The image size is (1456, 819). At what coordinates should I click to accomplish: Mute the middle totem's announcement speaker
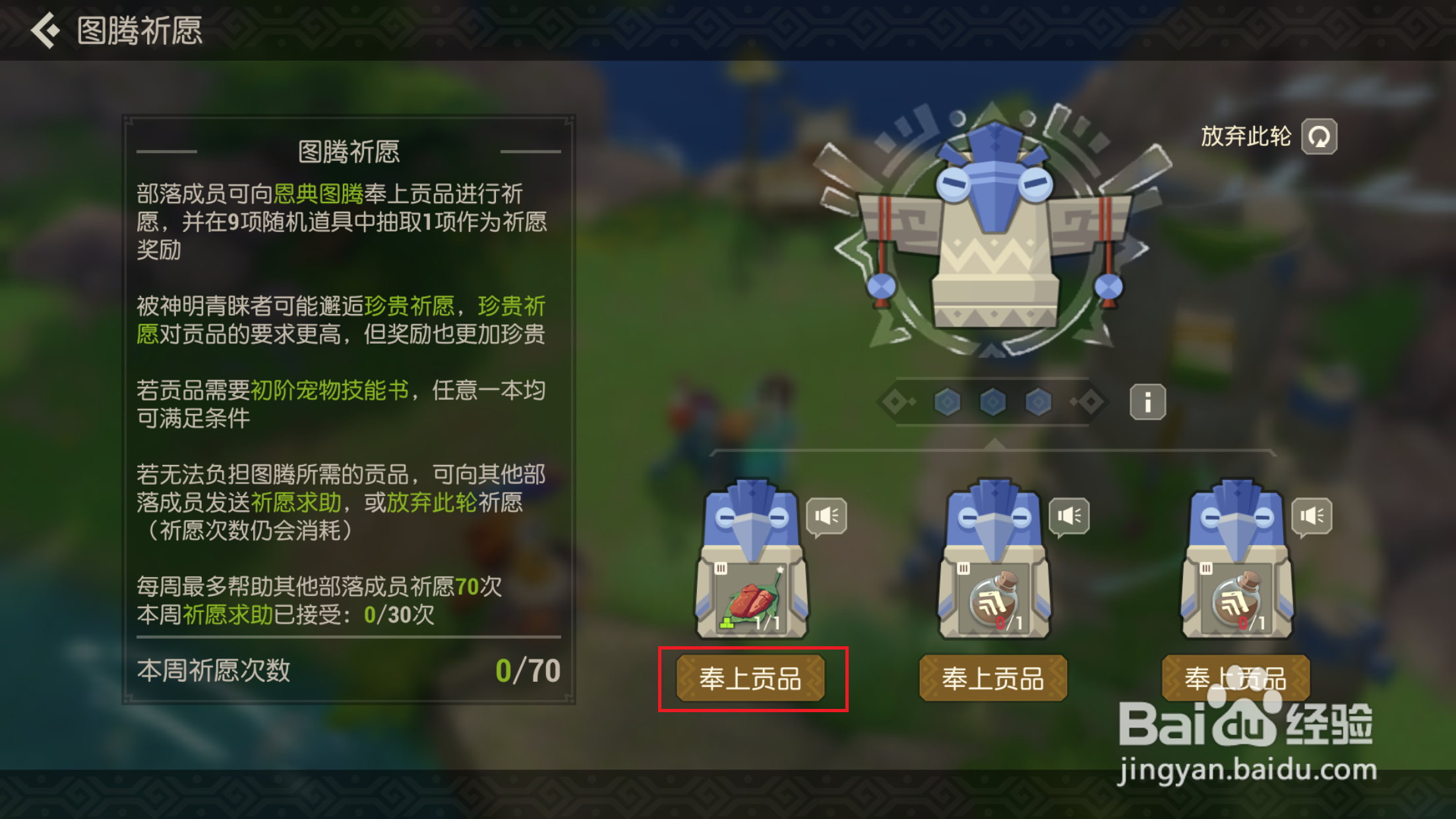click(1068, 517)
